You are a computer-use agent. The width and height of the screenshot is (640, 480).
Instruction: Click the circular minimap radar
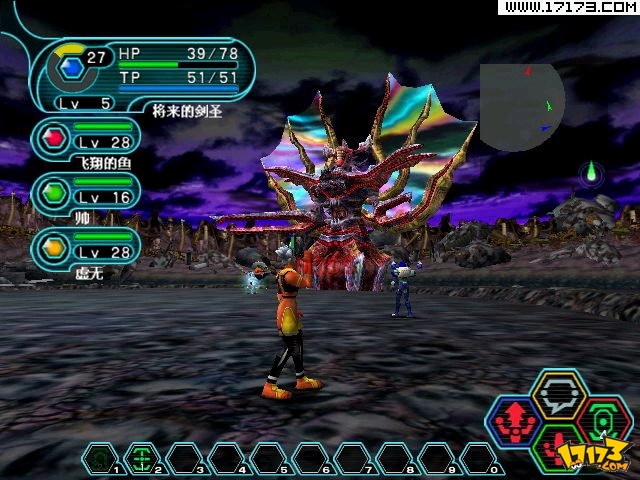coord(520,105)
